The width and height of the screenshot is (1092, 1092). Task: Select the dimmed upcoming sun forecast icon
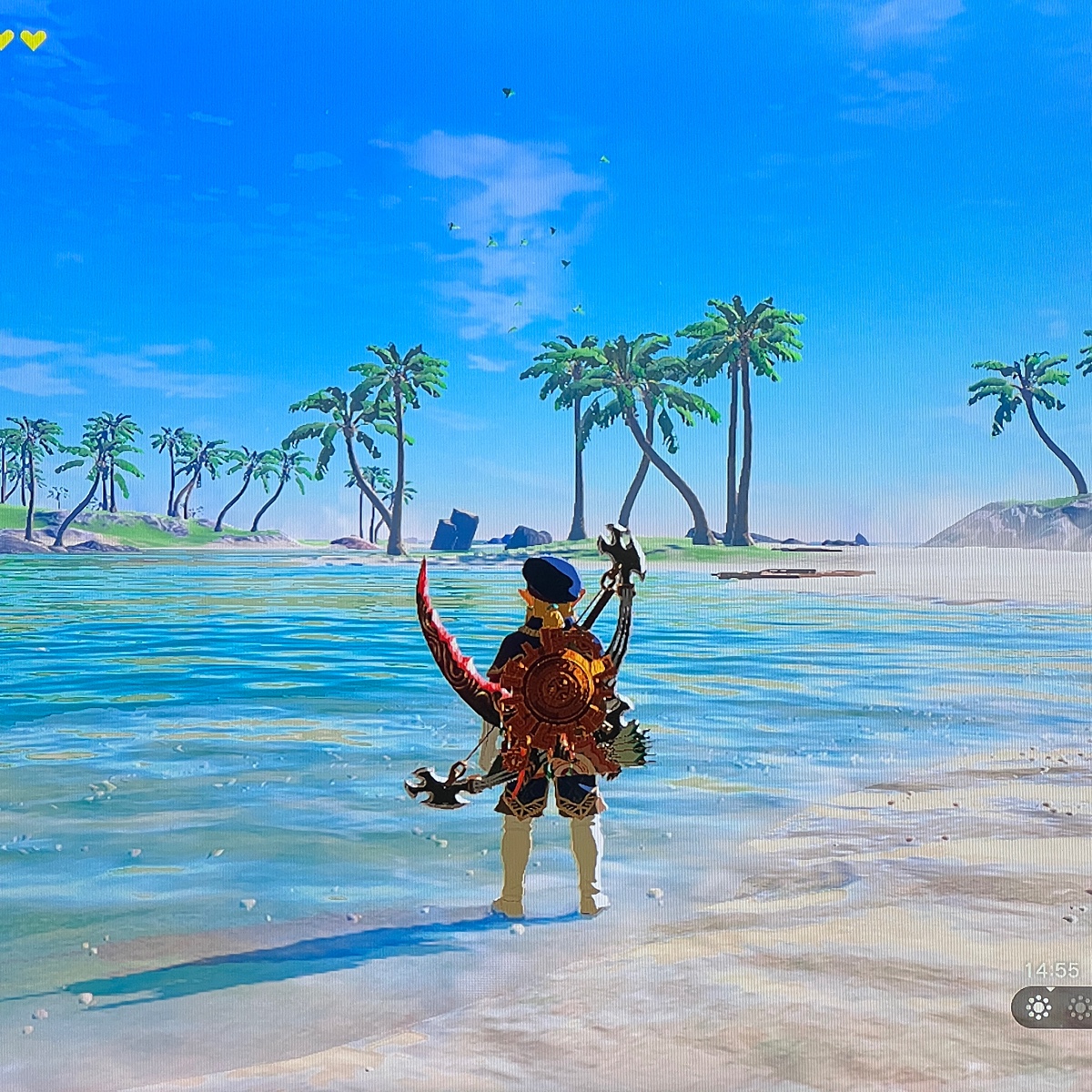click(1080, 1006)
